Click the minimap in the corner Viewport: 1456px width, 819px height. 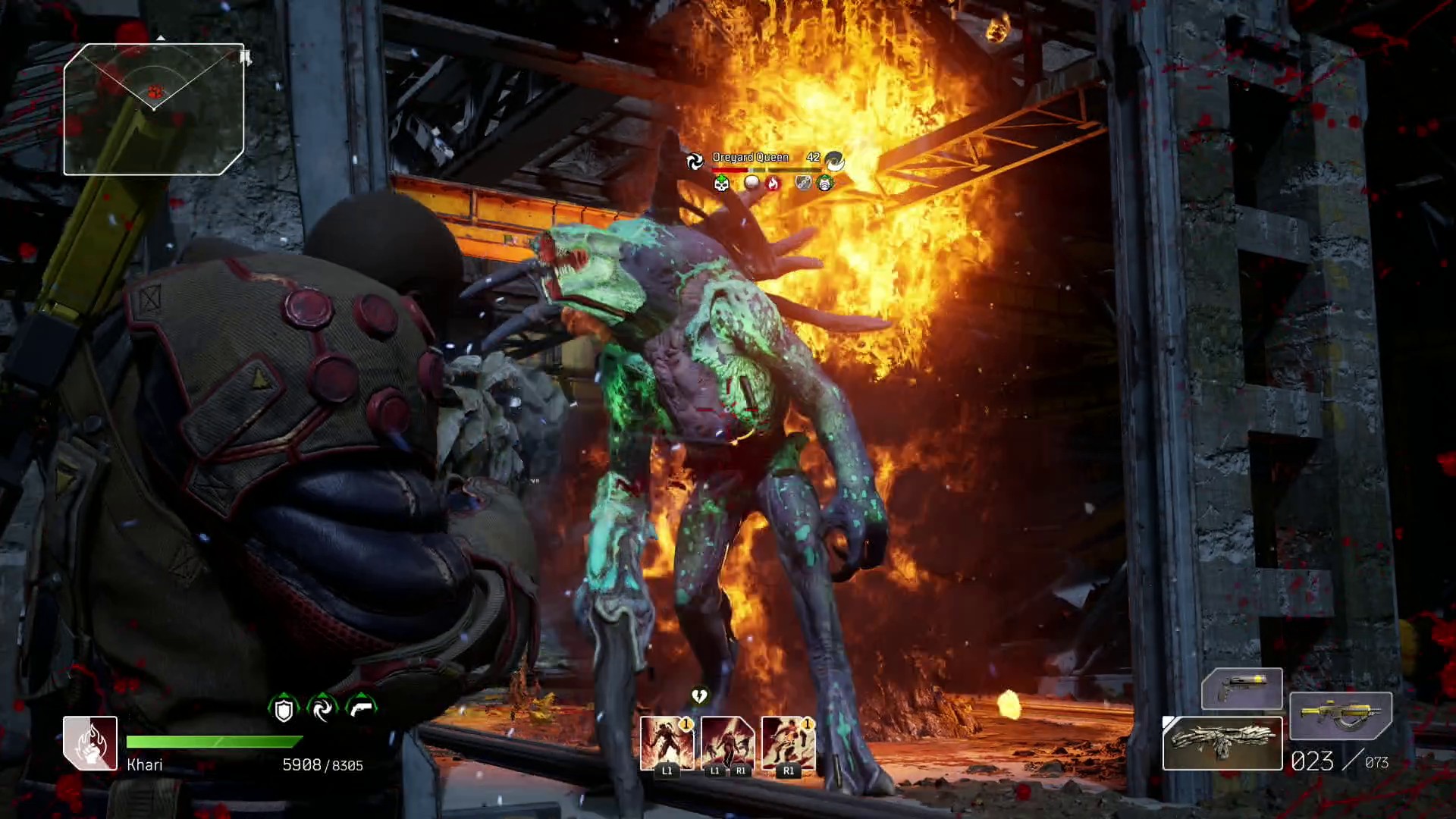point(154,109)
